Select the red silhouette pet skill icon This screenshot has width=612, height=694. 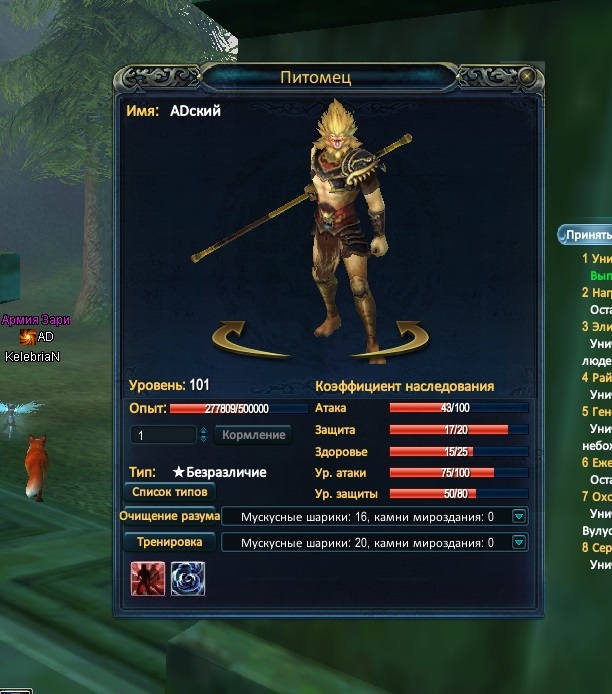pyautogui.click(x=147, y=579)
